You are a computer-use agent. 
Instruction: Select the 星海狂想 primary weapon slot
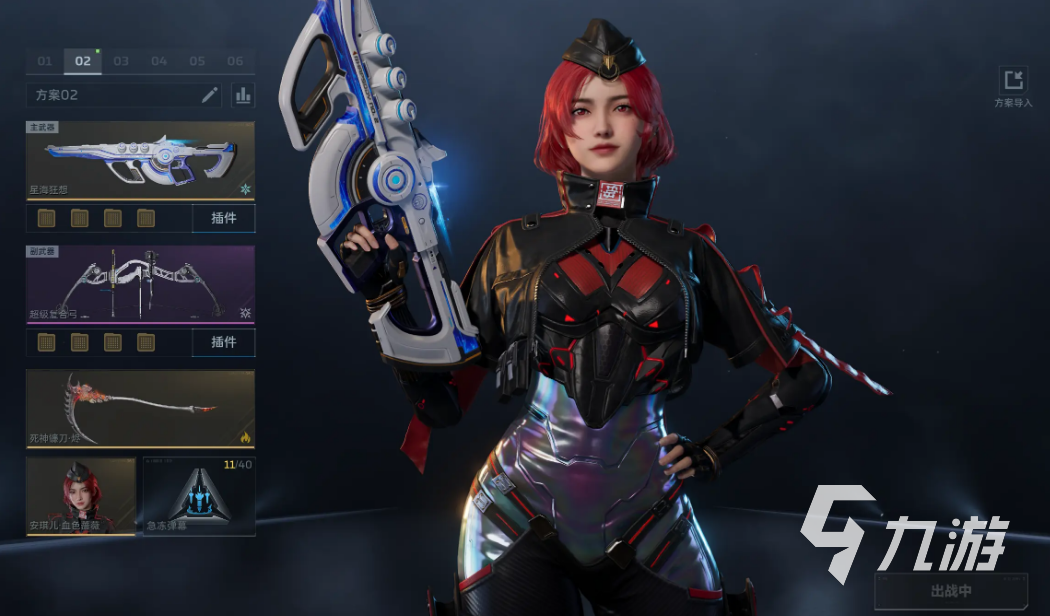(x=140, y=160)
